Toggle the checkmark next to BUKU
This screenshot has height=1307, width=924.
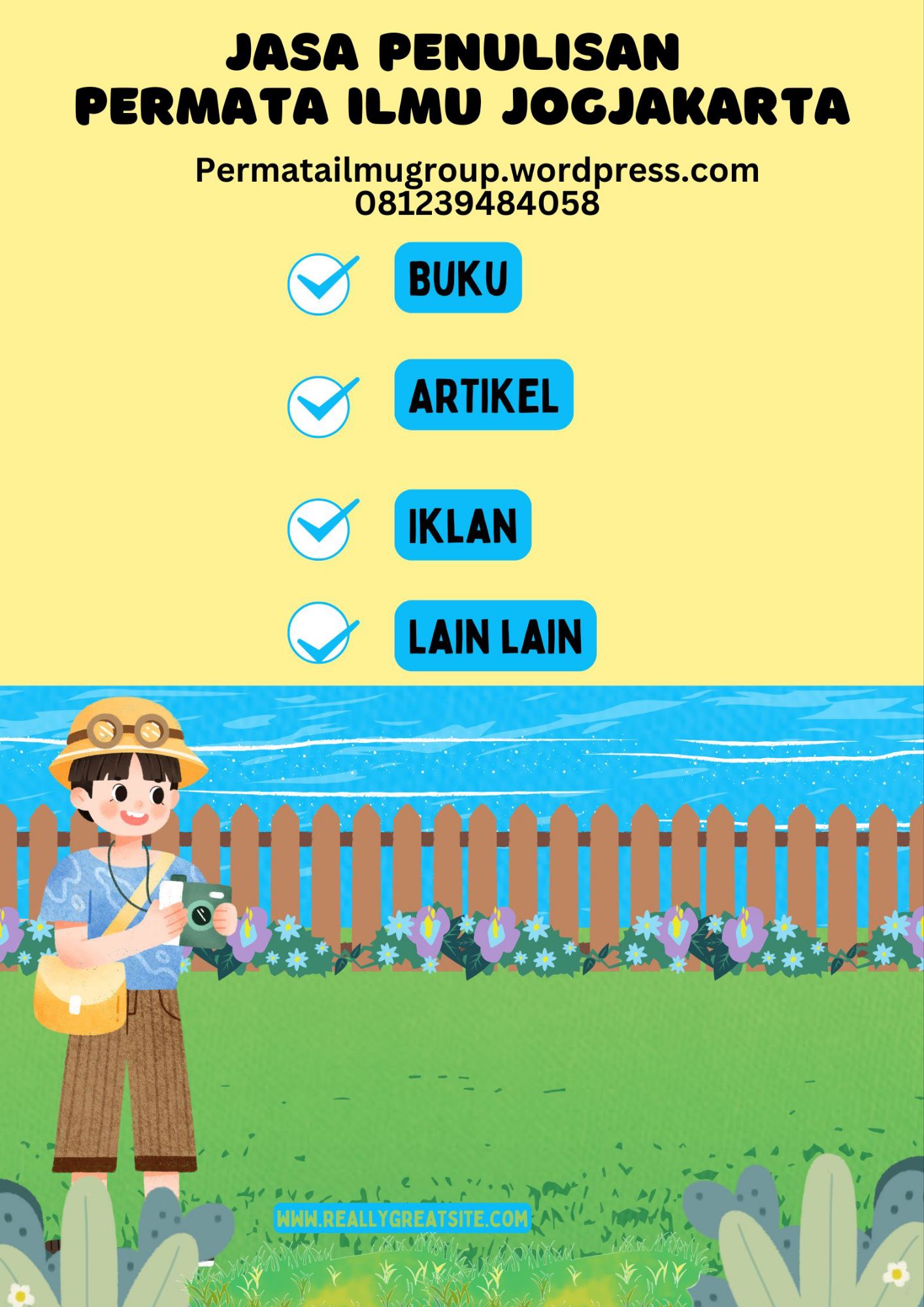(320, 284)
